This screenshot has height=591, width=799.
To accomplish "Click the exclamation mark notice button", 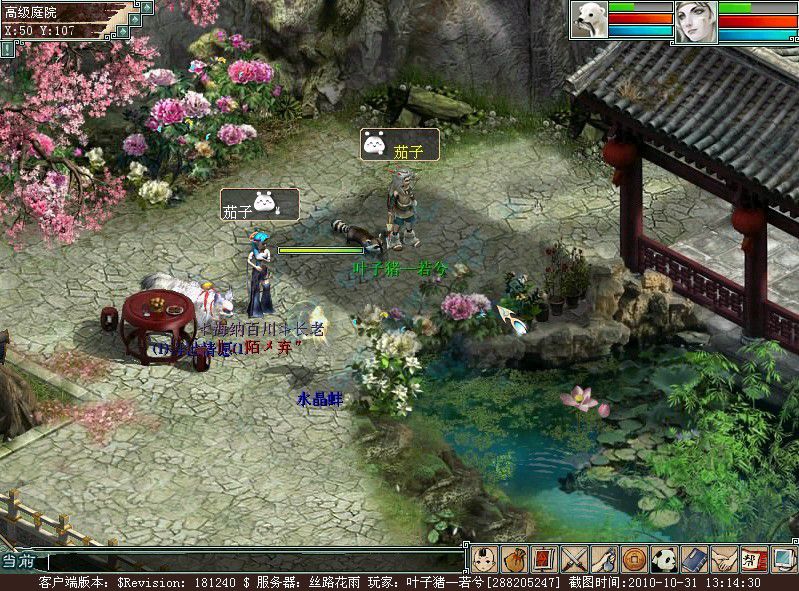I will [8, 48].
